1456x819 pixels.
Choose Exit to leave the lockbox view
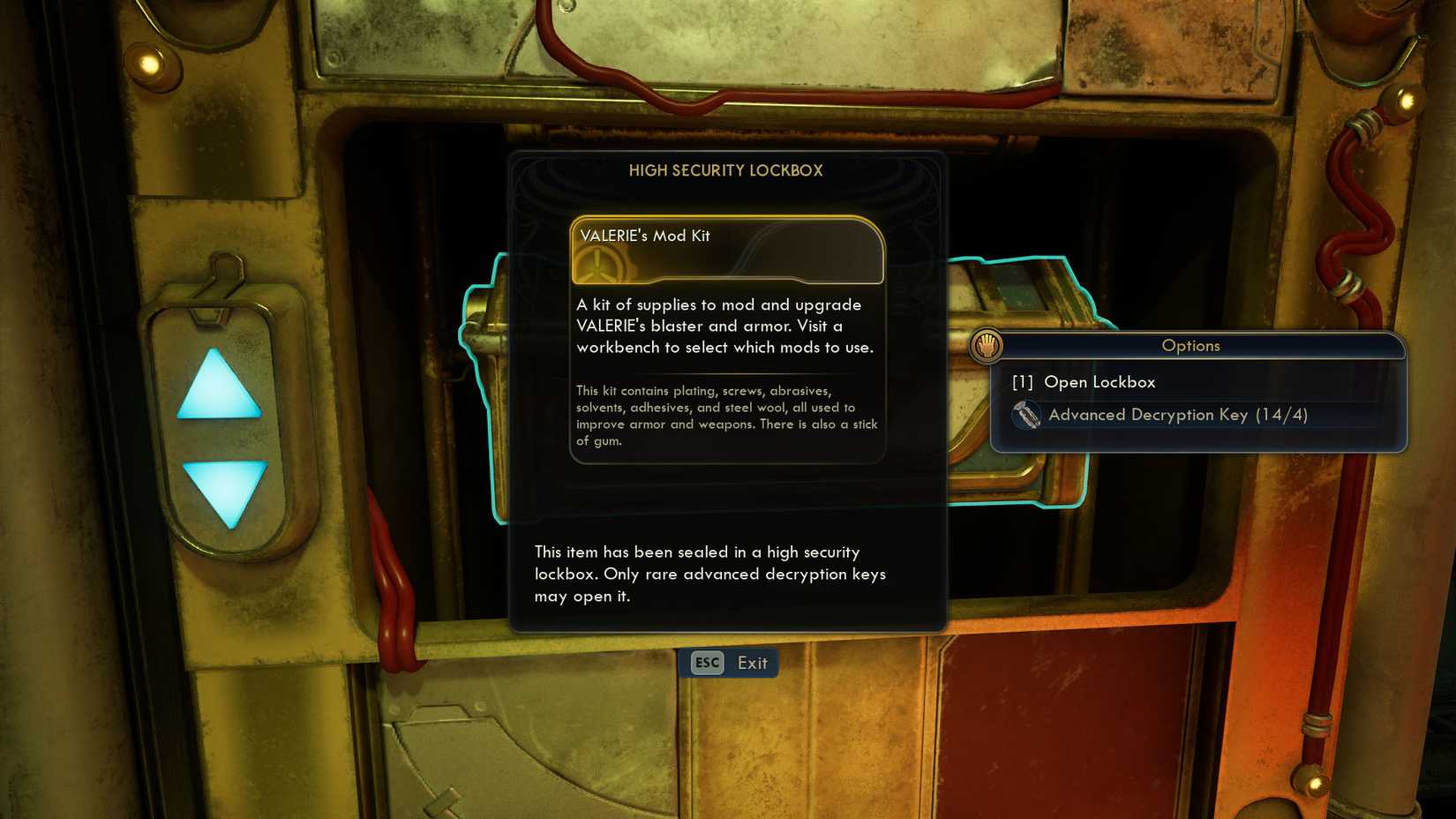pos(753,663)
